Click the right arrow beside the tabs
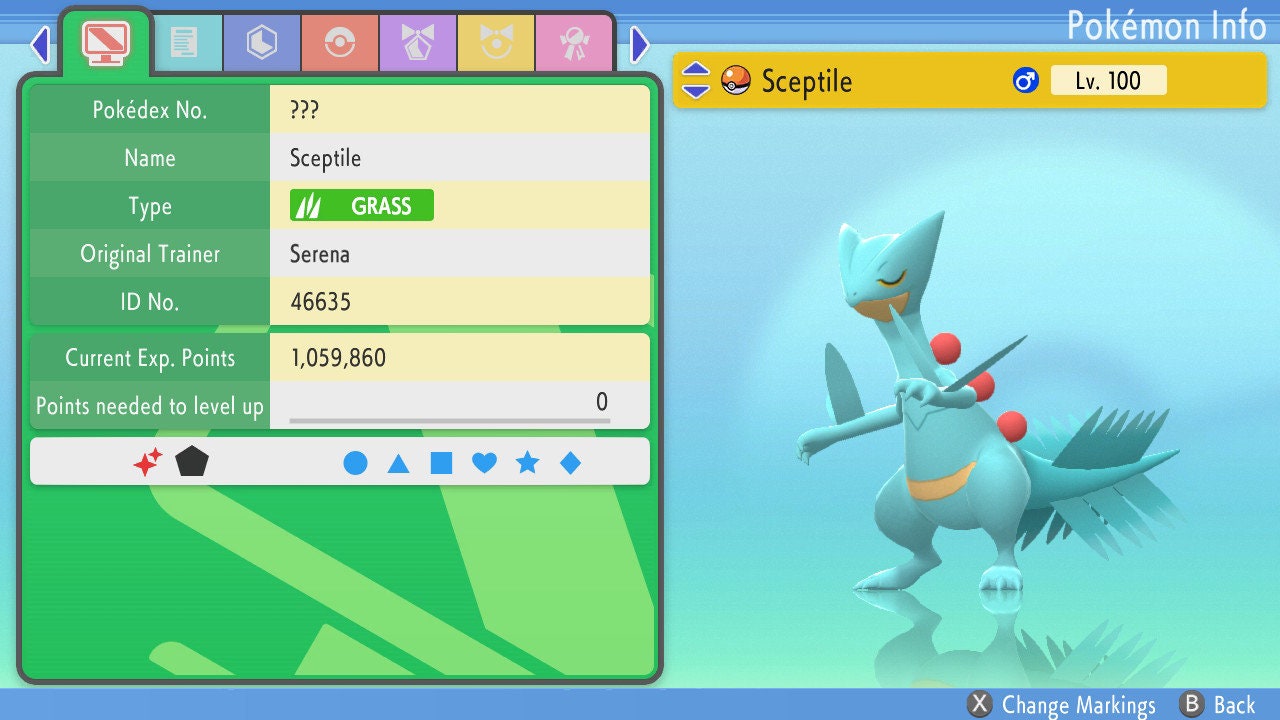This screenshot has width=1280, height=720. 640,44
